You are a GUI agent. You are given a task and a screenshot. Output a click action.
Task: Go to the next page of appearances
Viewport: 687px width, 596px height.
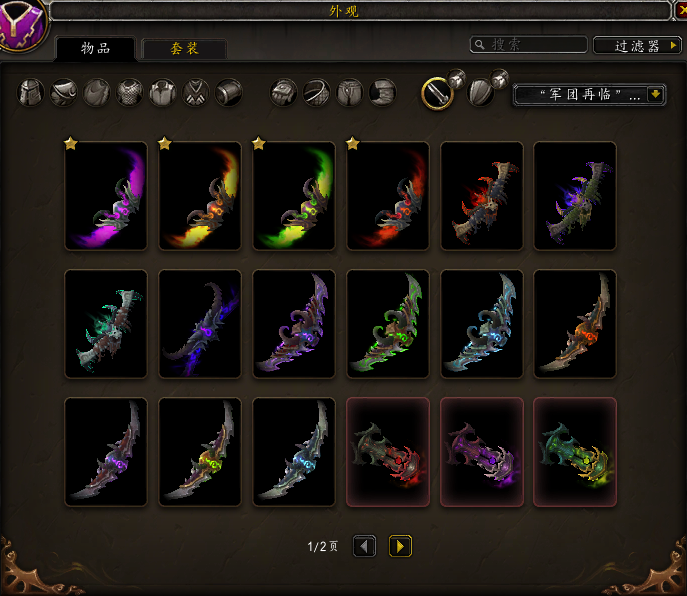(400, 546)
